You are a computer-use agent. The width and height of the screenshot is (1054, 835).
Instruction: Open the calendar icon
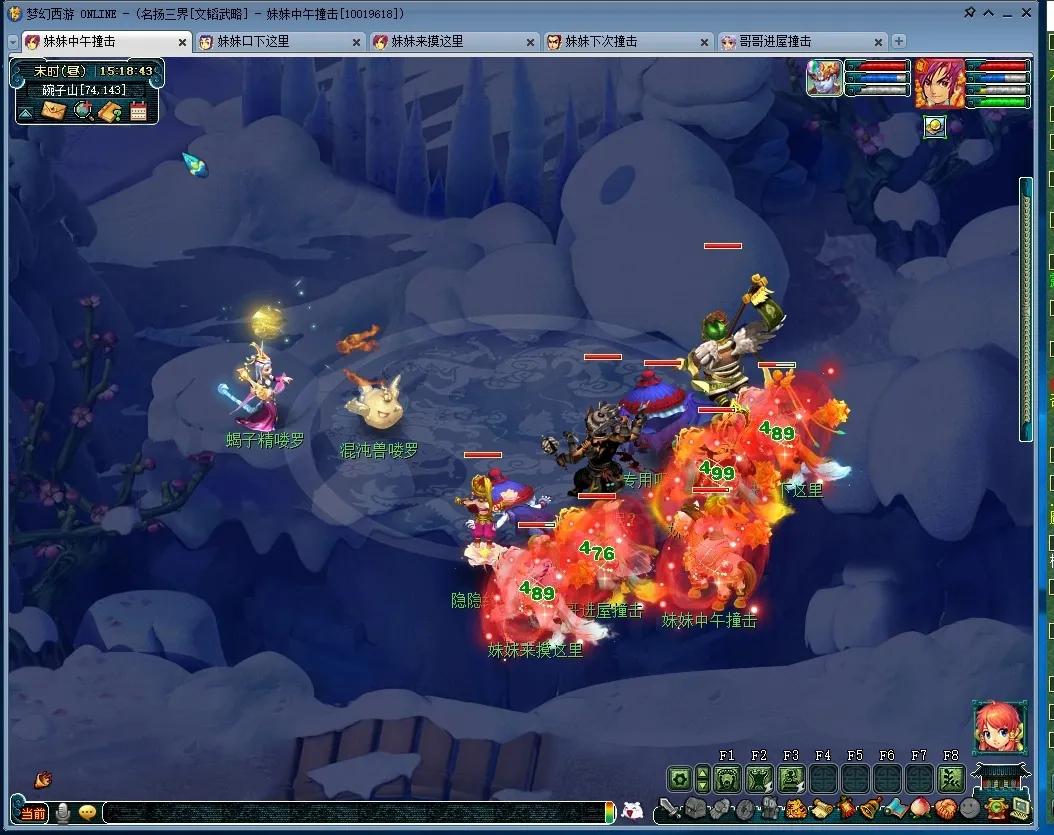click(138, 111)
